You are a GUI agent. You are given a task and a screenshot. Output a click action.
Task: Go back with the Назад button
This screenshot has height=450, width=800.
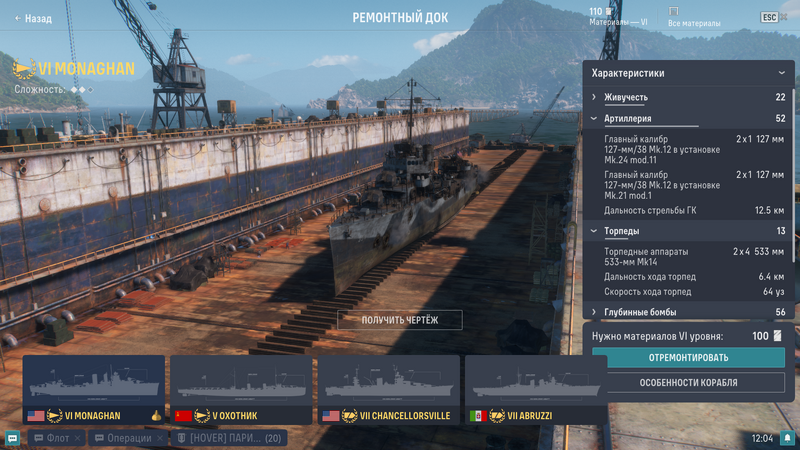pos(33,18)
